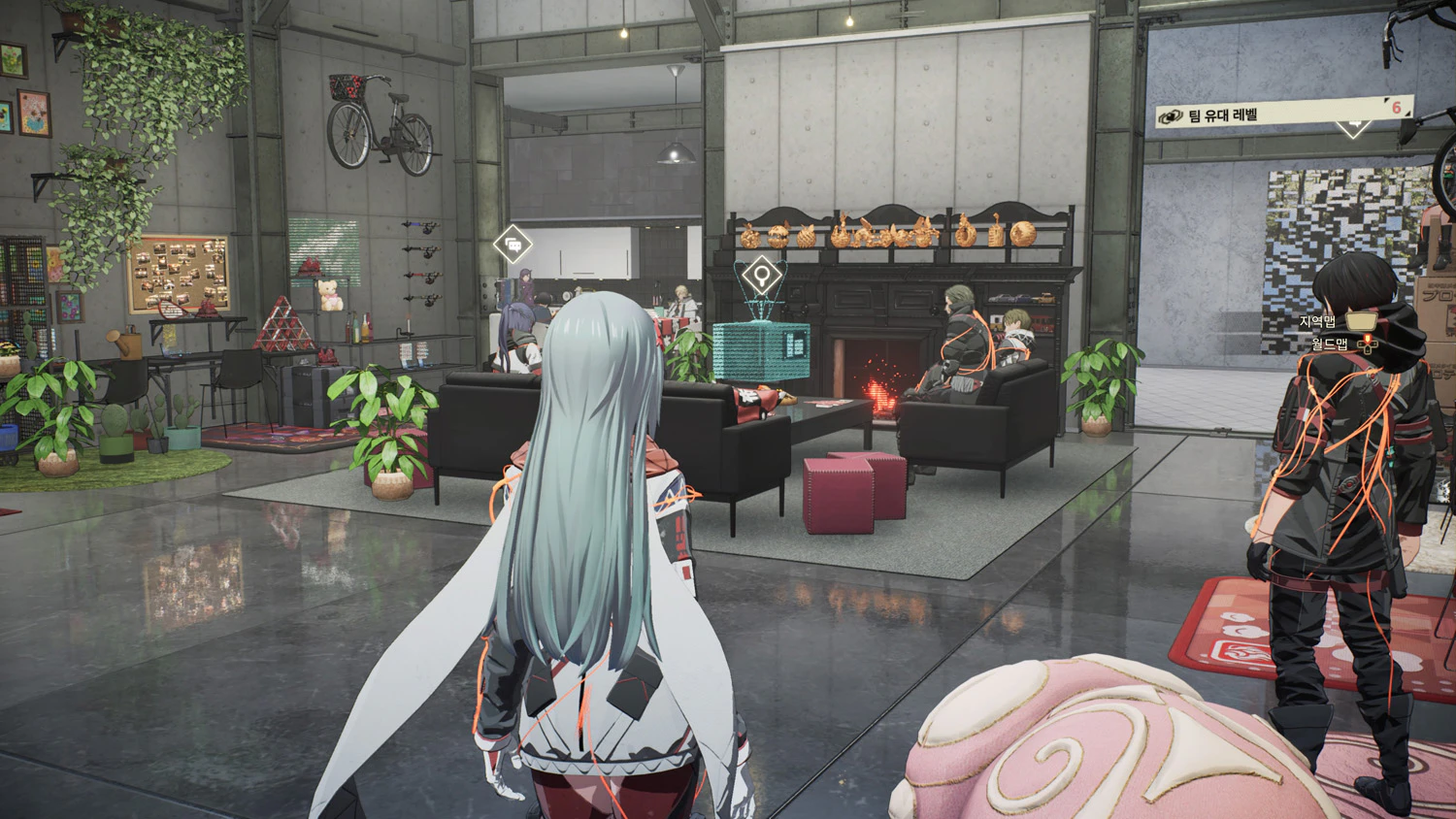Open the team bond level banner
The image size is (1456, 819).
coord(1281,113)
